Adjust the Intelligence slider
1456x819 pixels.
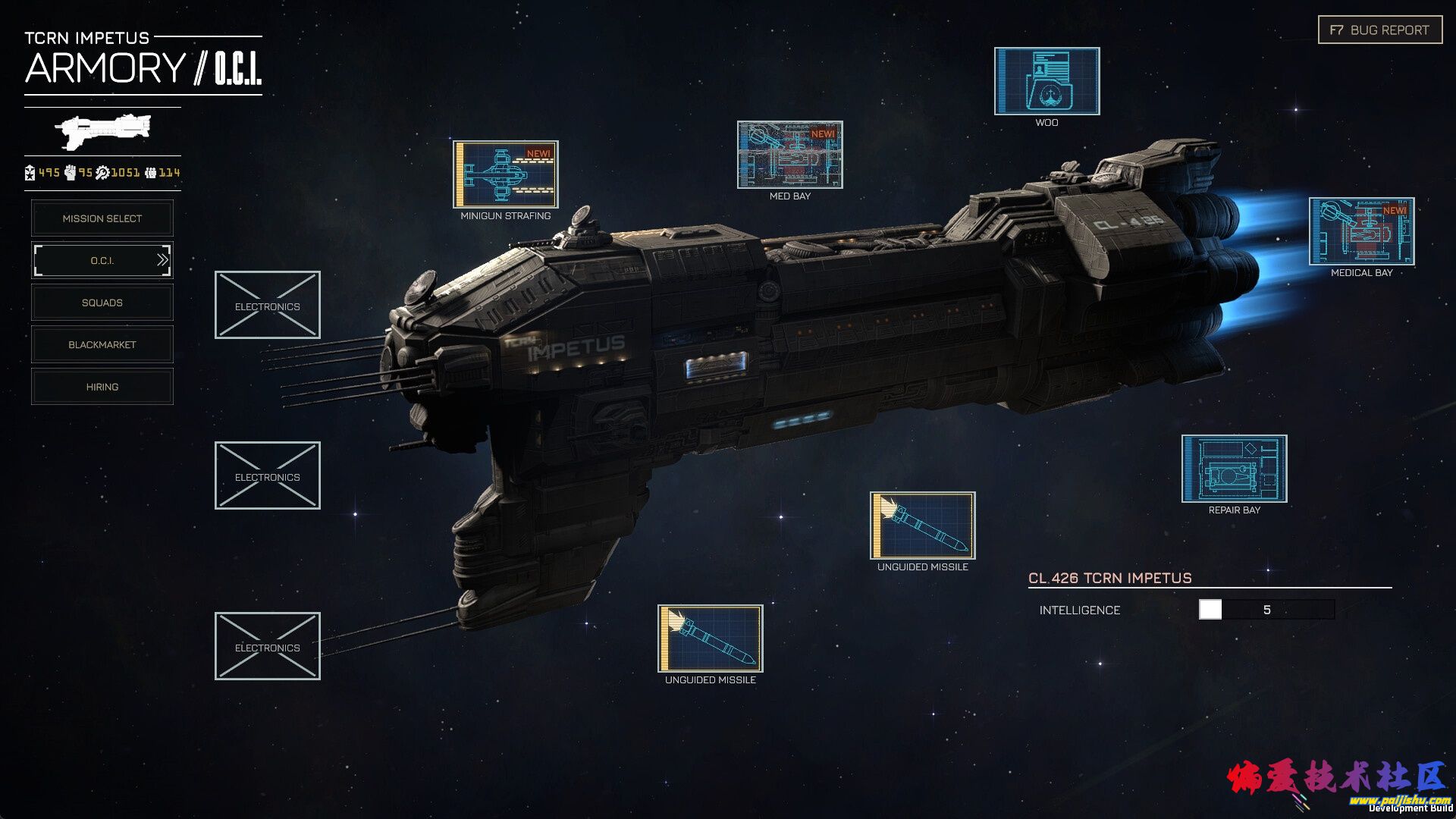point(1210,610)
